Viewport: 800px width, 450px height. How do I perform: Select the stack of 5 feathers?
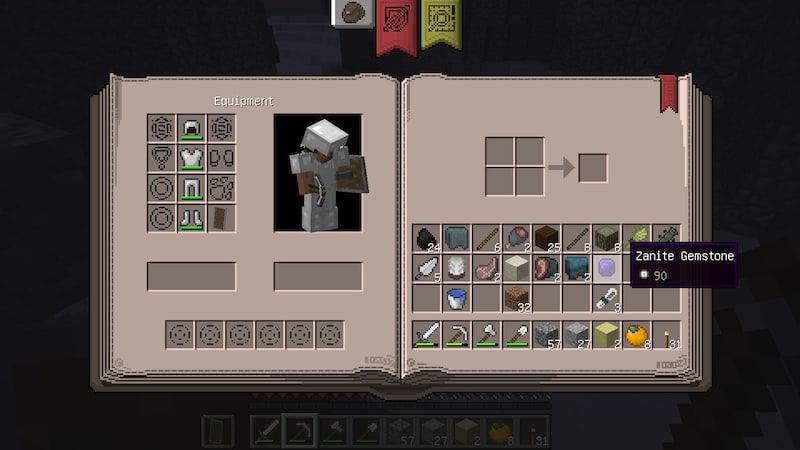click(427, 268)
